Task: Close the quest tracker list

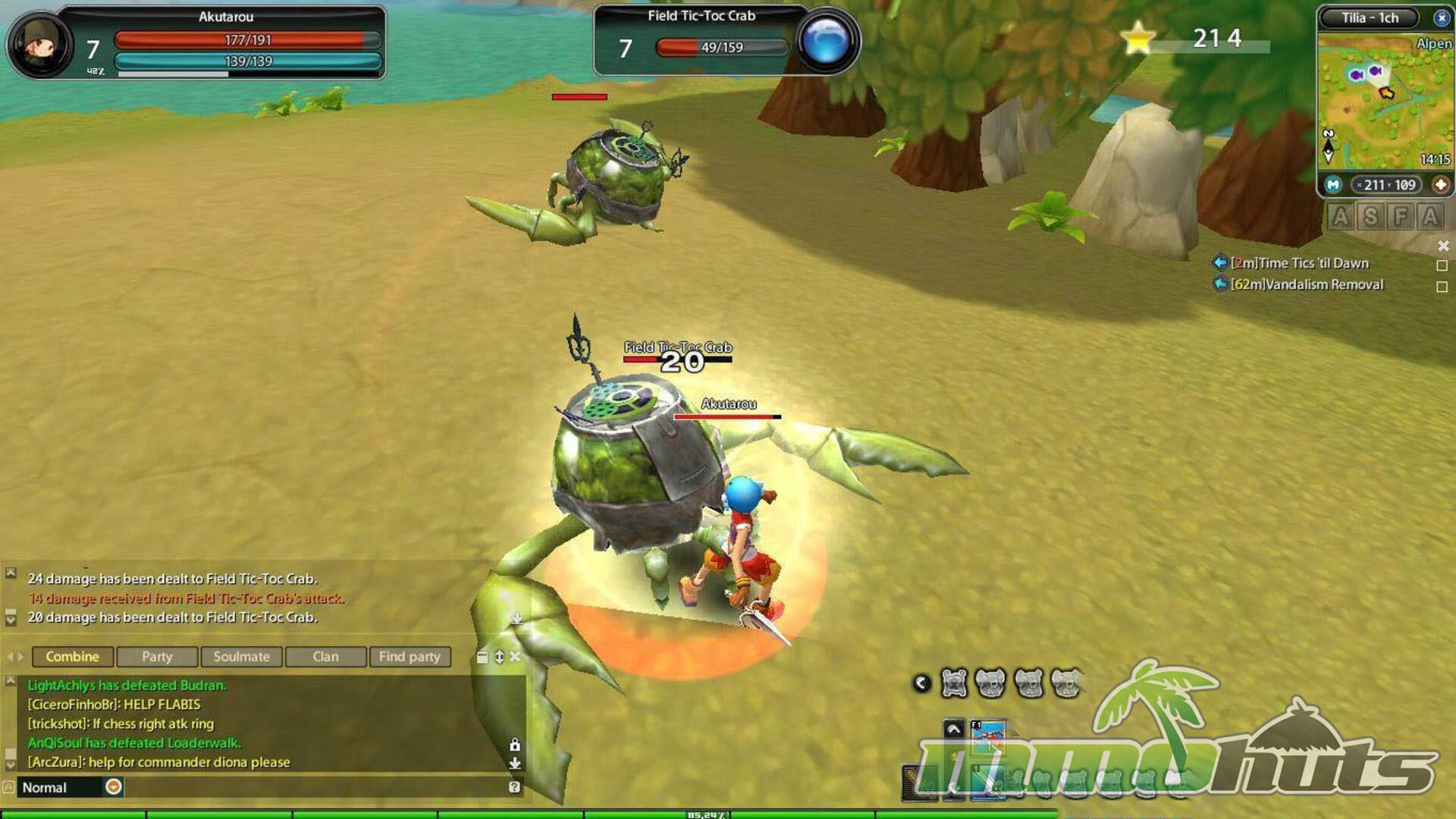Action: pyautogui.click(x=1443, y=246)
